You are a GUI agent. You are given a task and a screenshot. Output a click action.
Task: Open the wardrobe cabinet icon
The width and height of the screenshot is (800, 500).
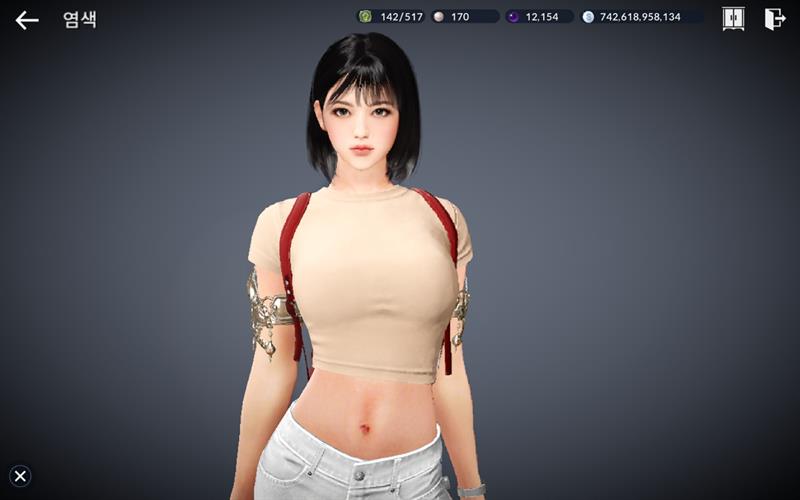pyautogui.click(x=733, y=19)
